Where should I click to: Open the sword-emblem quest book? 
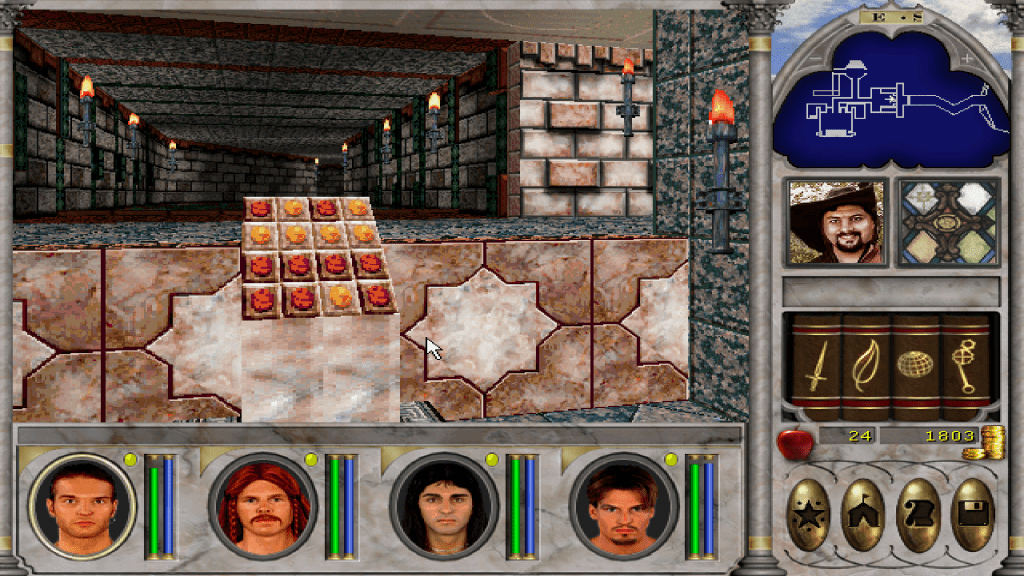coord(816,366)
